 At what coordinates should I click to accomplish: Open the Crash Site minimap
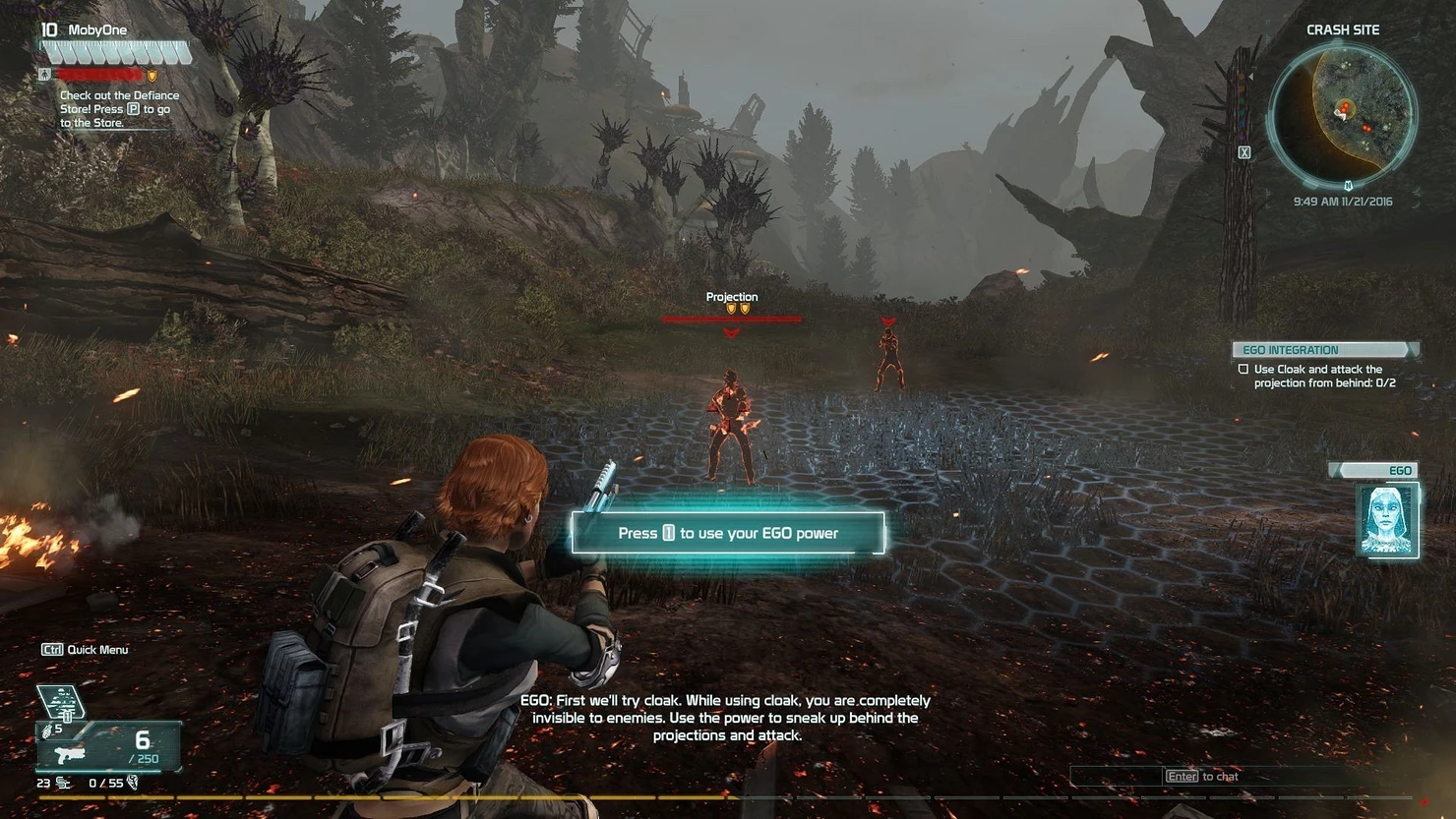point(1343,113)
